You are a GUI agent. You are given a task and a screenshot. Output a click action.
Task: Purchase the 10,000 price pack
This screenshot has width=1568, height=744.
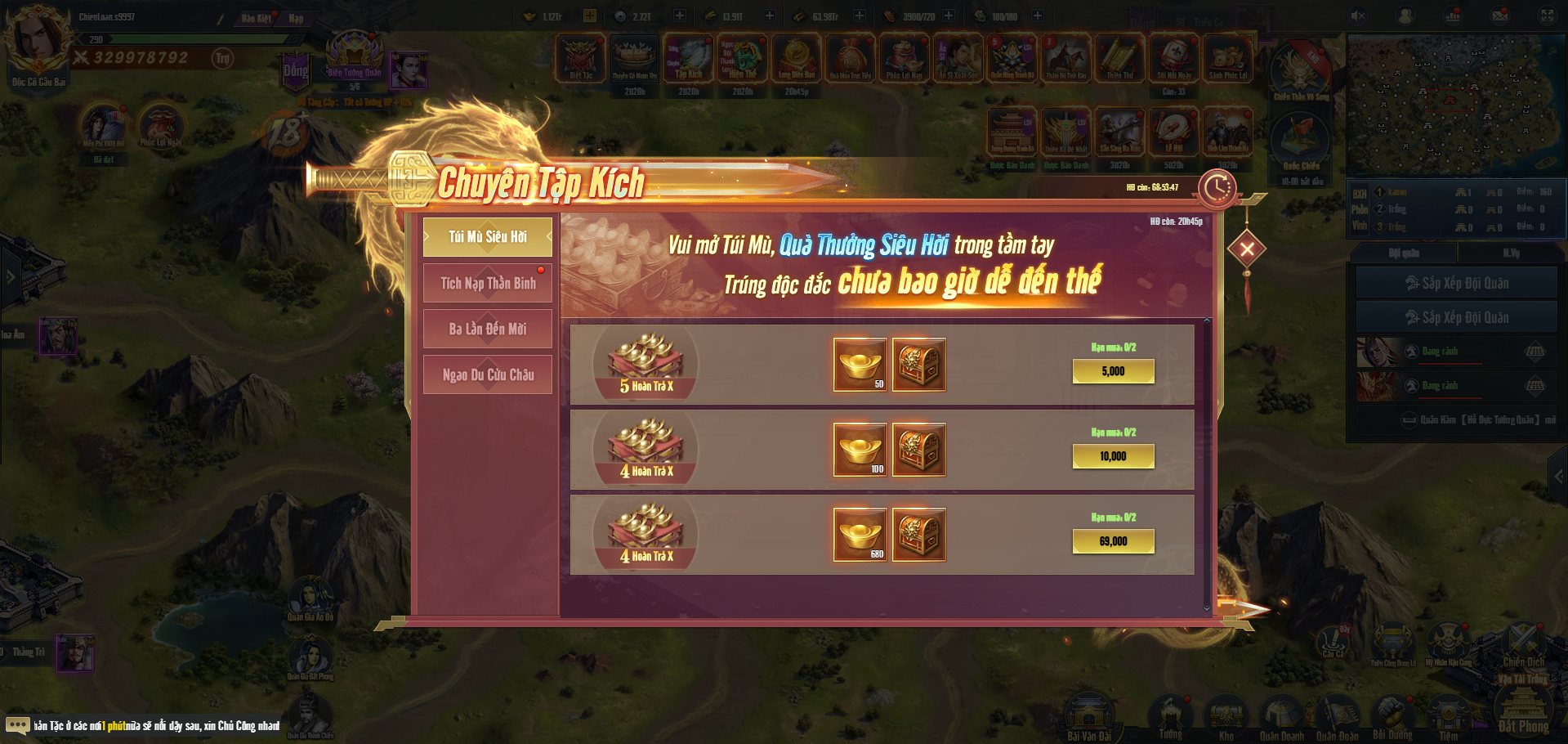click(1113, 456)
